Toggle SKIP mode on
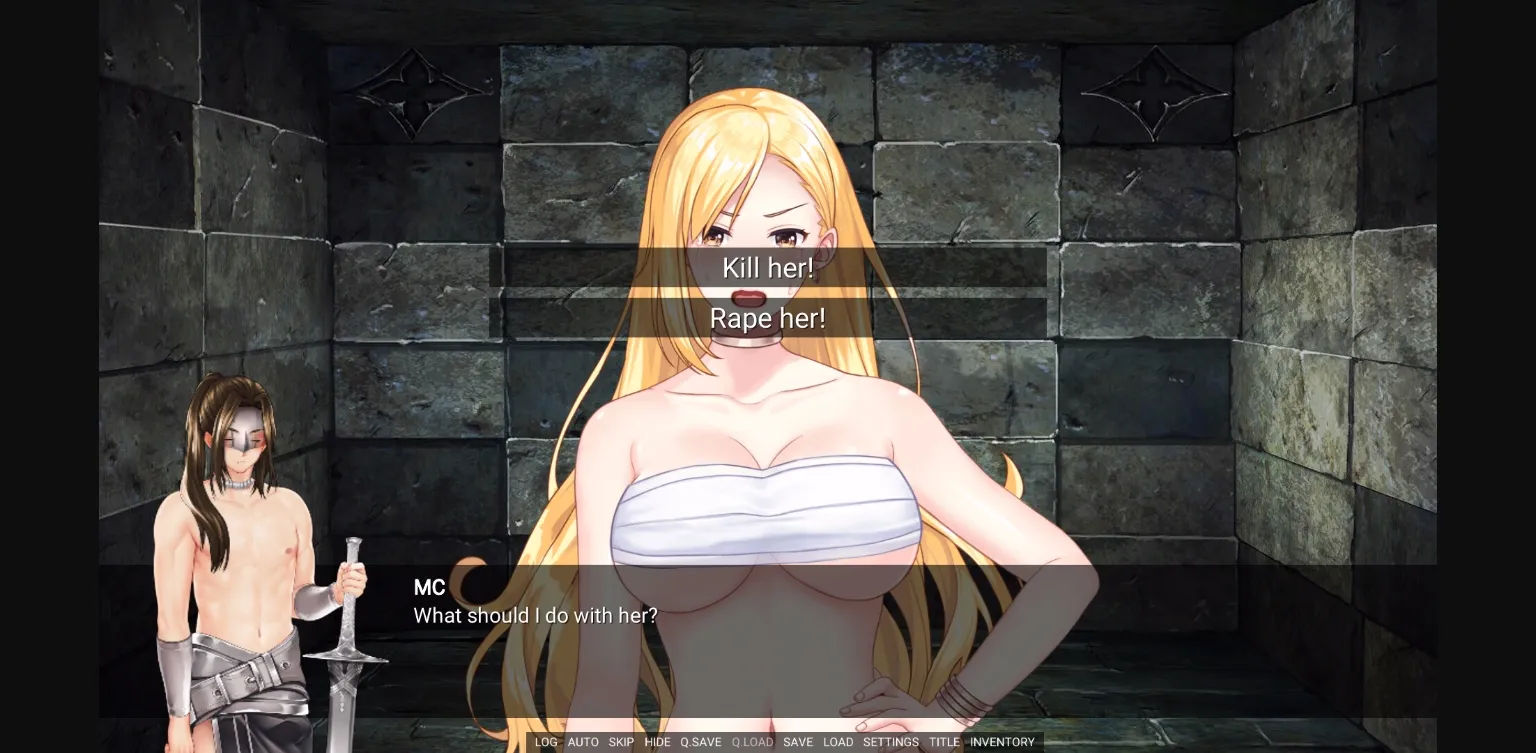This screenshot has height=753, width=1536. coord(621,742)
